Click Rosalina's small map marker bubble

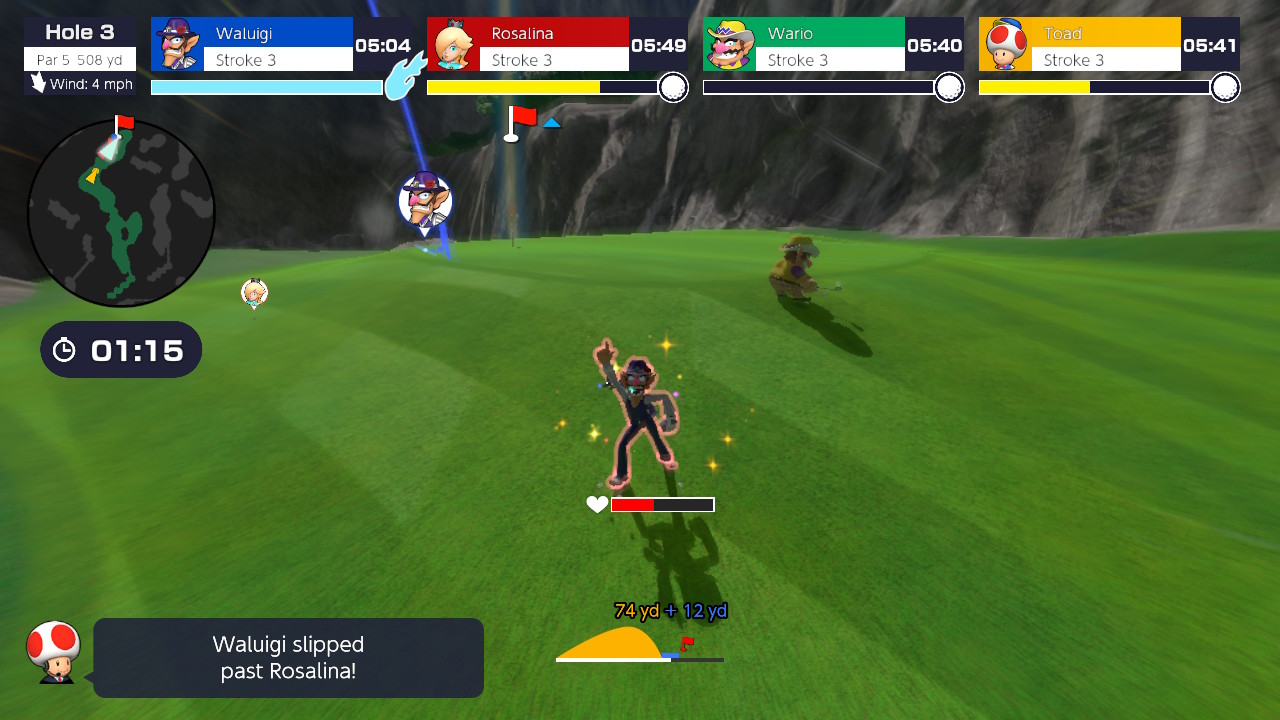click(253, 291)
